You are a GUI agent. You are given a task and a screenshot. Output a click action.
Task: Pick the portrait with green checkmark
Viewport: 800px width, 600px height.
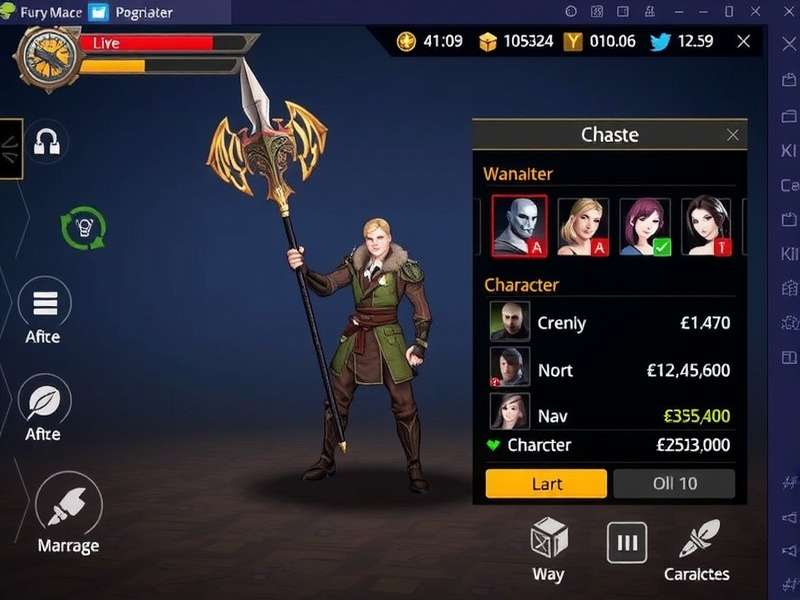645,226
